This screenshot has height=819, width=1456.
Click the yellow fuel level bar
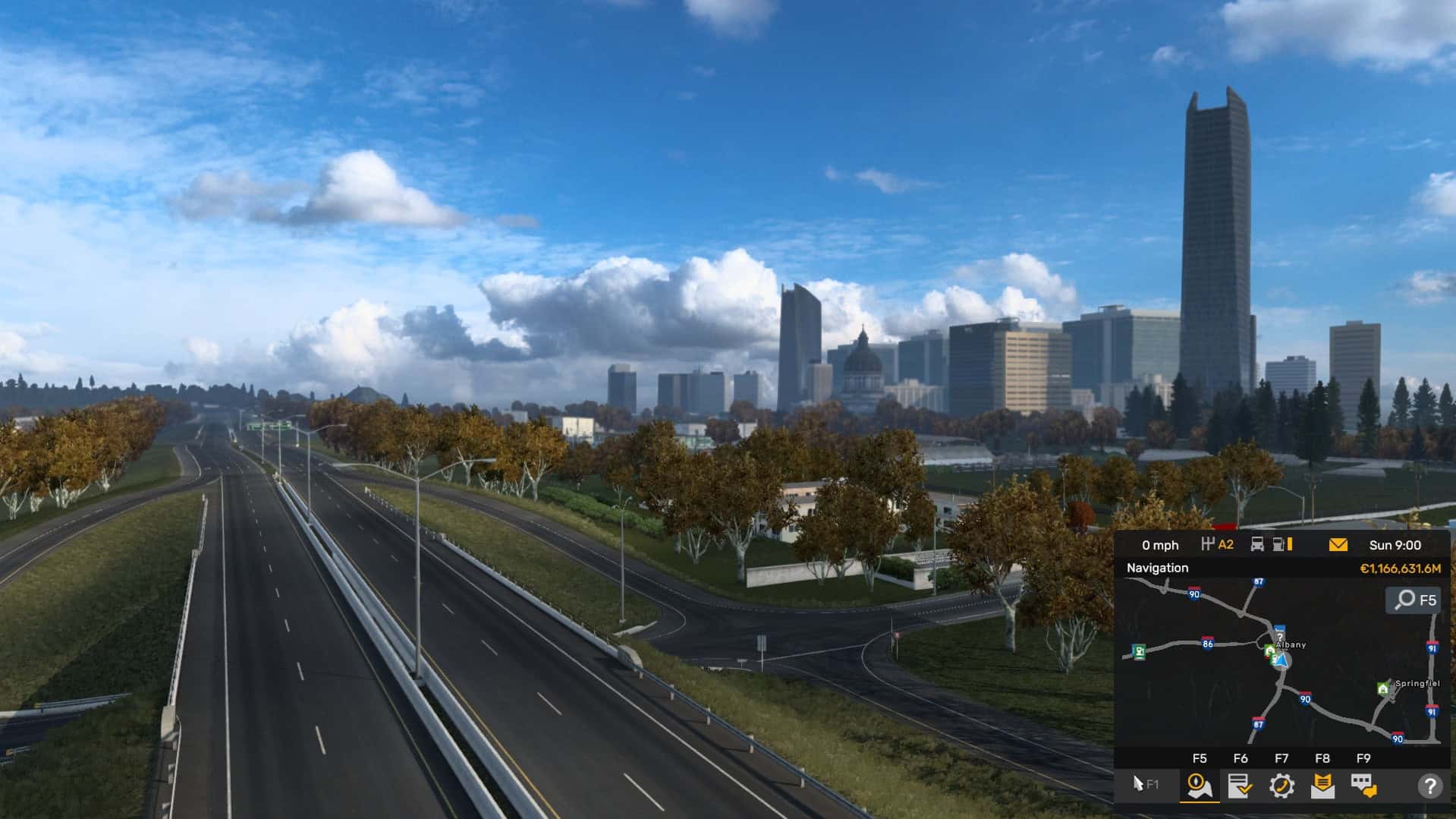point(1290,544)
